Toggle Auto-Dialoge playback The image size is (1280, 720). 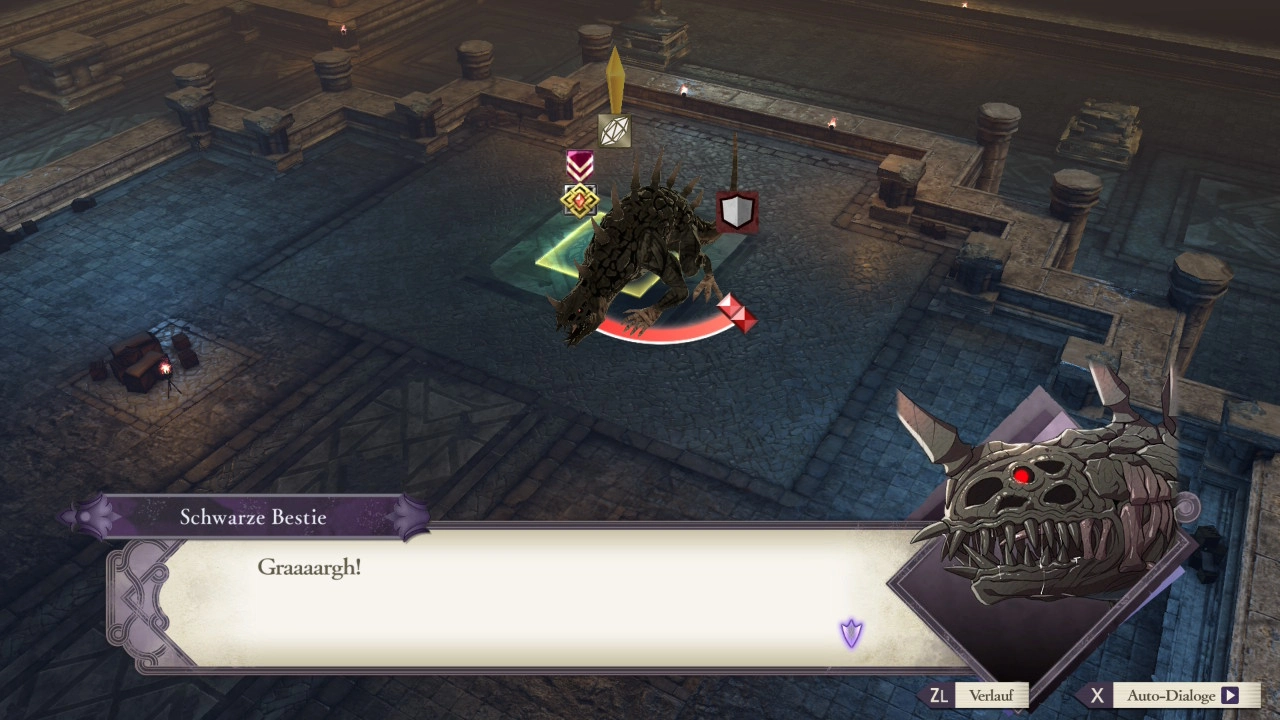(x=1171, y=696)
